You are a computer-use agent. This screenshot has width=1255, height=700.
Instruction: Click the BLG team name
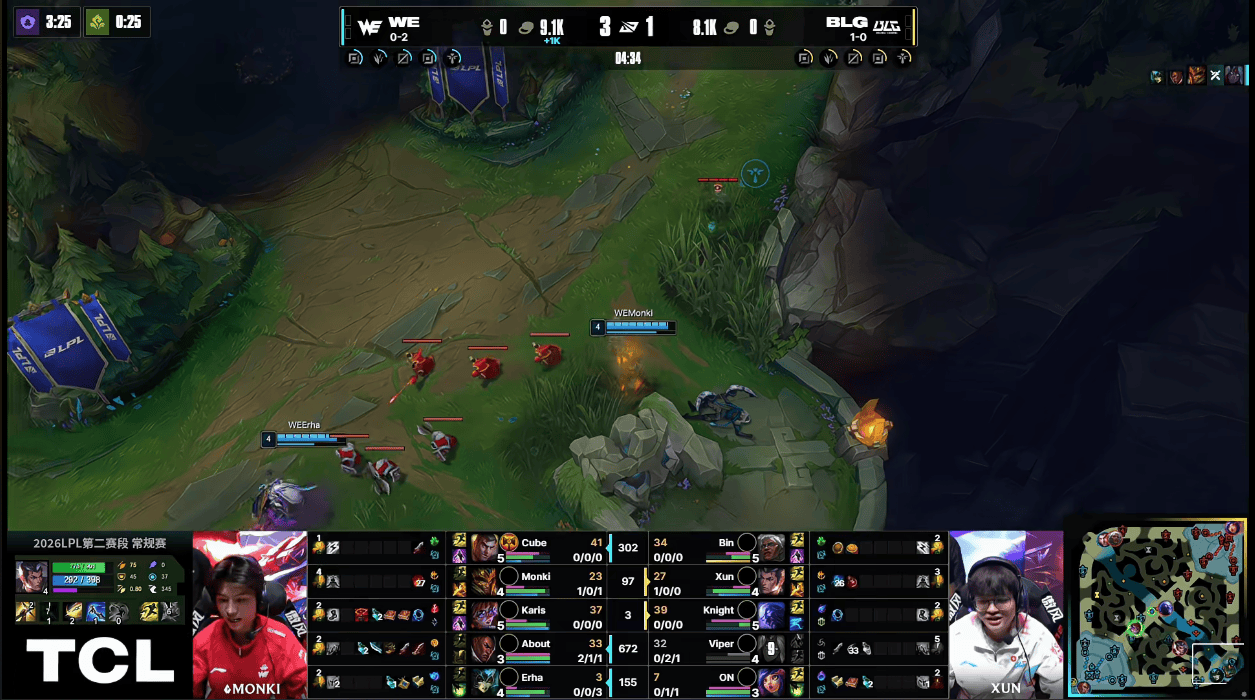click(846, 22)
